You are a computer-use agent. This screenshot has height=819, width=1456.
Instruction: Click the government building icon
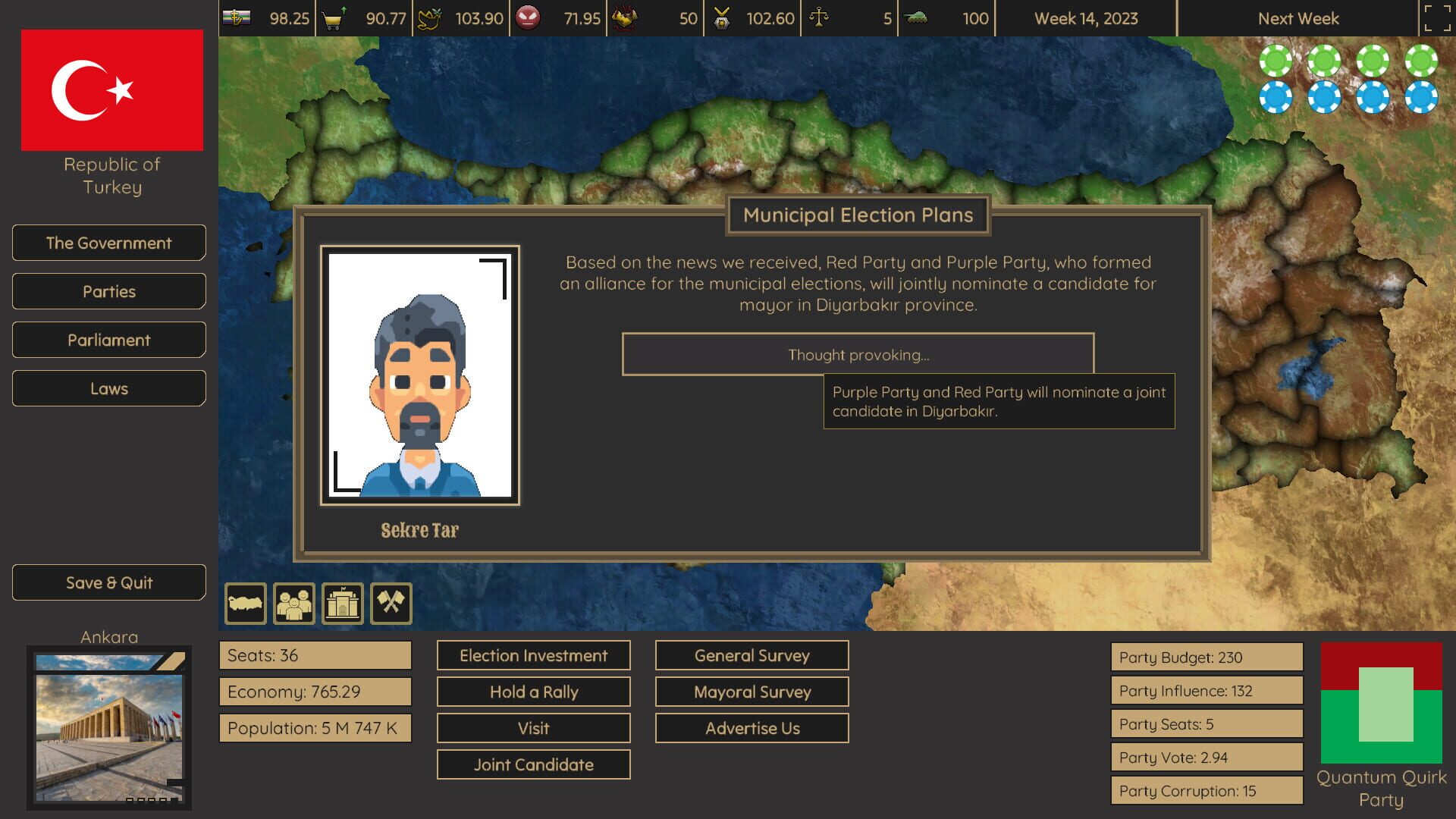pos(343,603)
